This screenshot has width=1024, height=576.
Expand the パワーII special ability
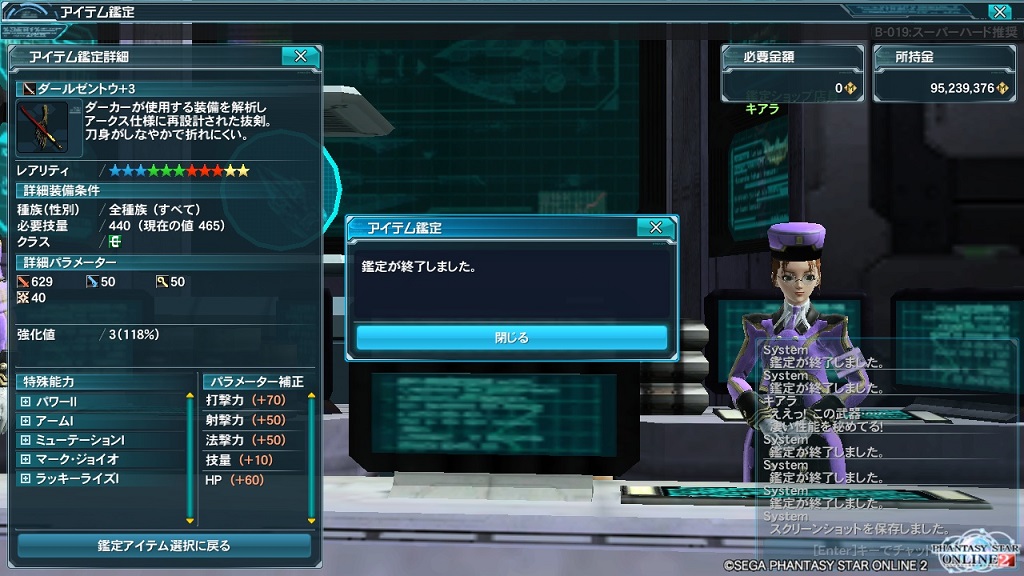[x=26, y=402]
